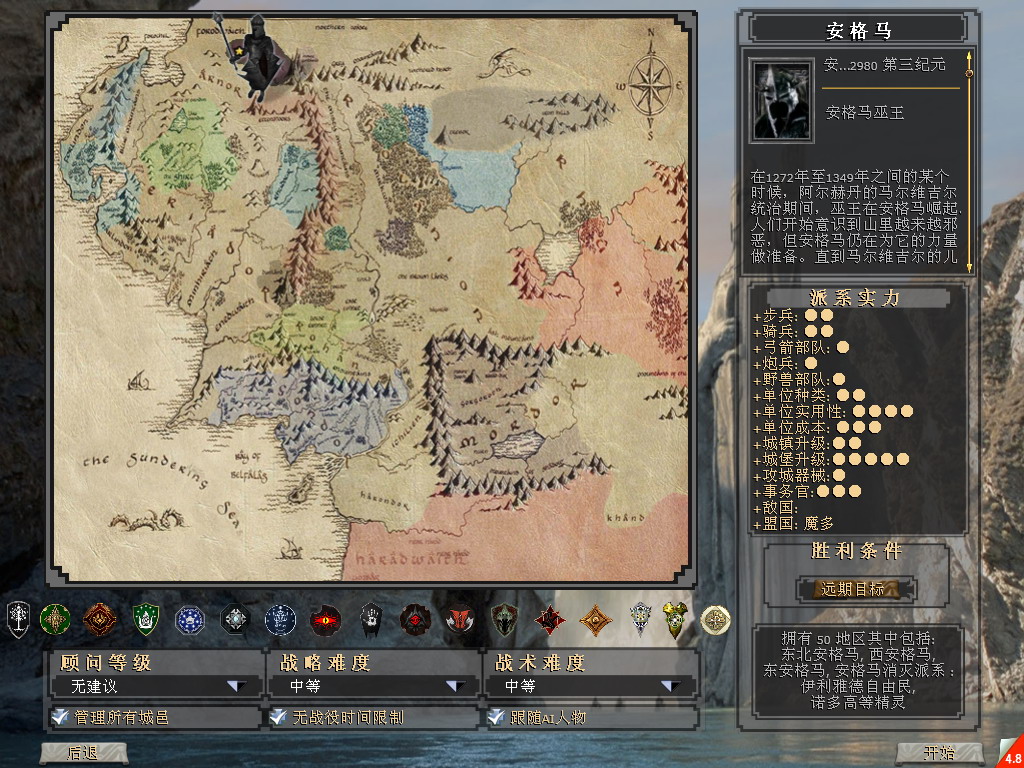The height and width of the screenshot is (768, 1024).
Task: Select the white hand faction emblem
Action: 371,620
